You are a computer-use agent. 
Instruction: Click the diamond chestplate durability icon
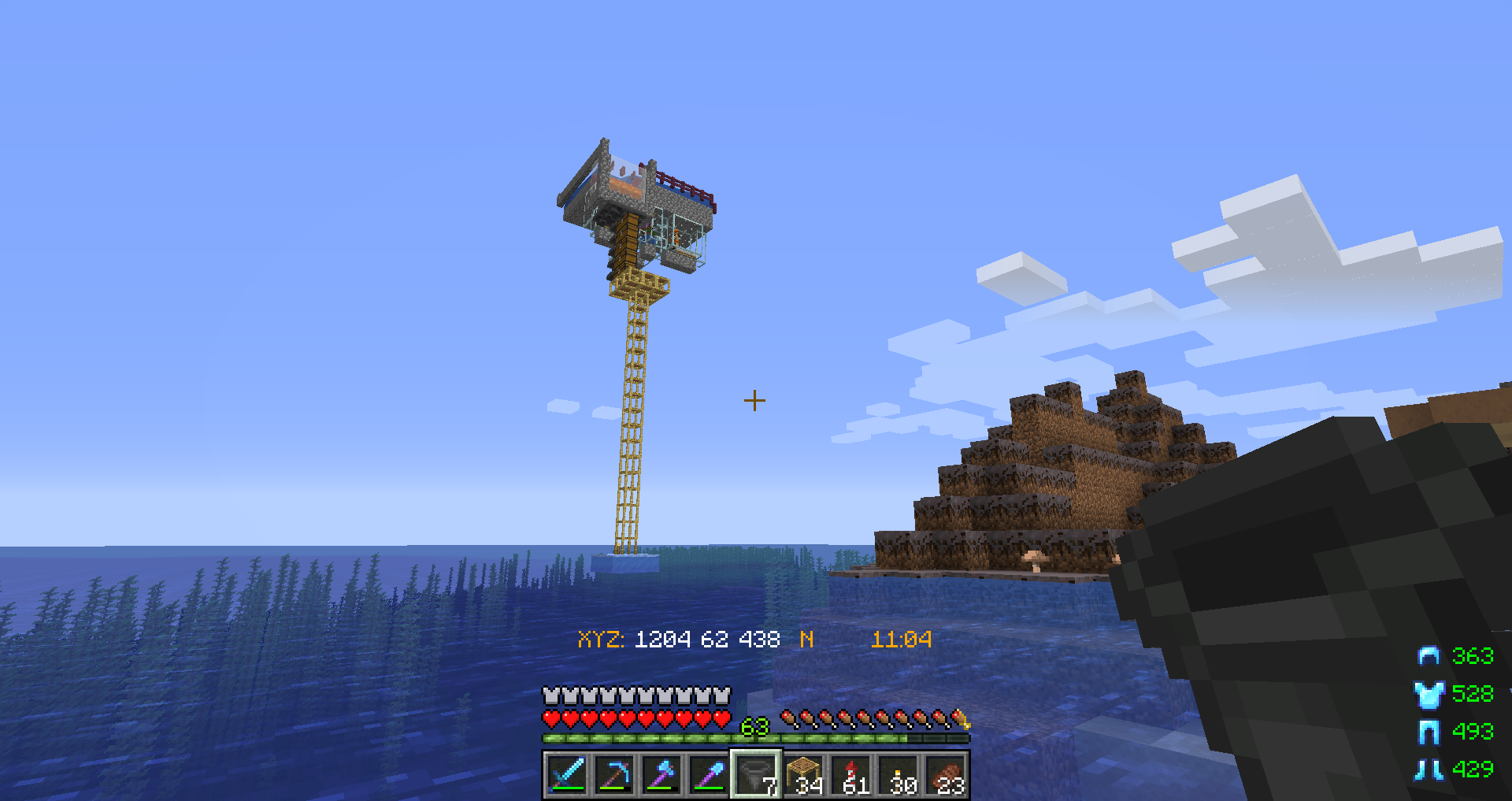click(x=1429, y=694)
